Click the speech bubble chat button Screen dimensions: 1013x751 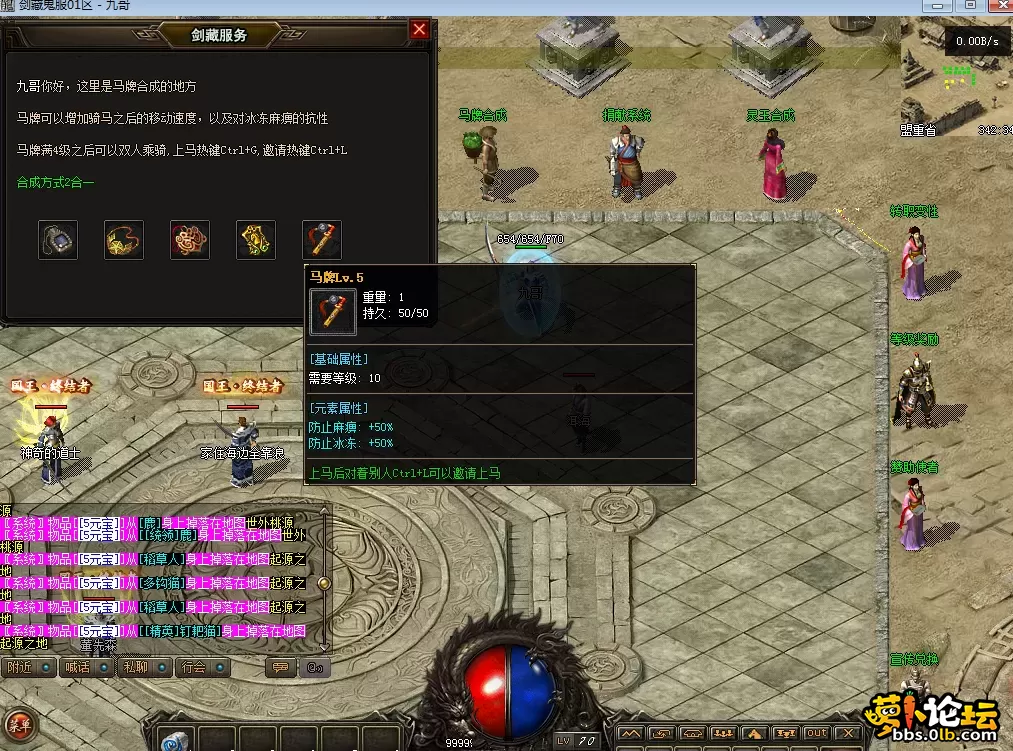(281, 667)
